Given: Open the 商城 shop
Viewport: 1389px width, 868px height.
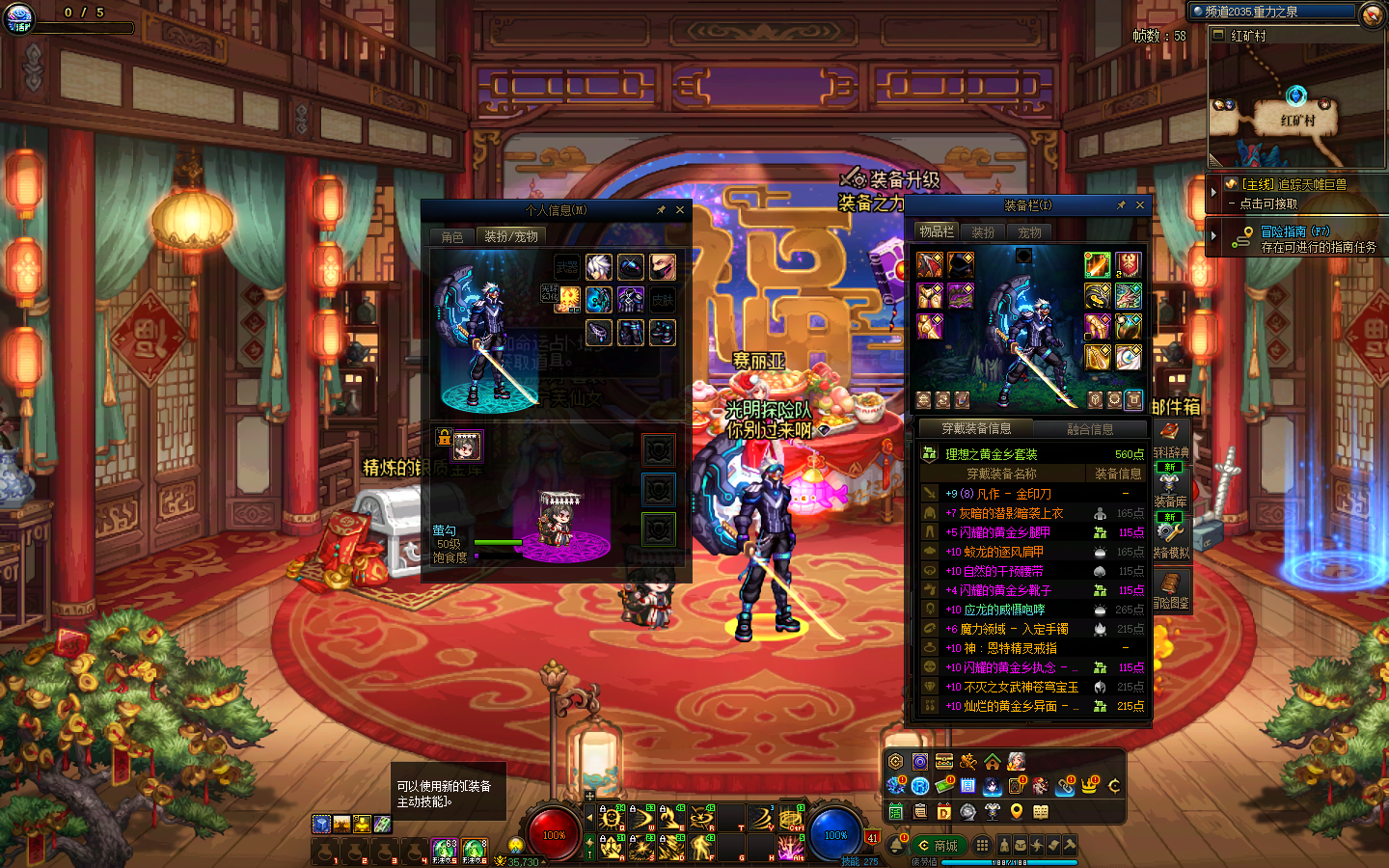Looking at the screenshot, I should click(x=938, y=846).
